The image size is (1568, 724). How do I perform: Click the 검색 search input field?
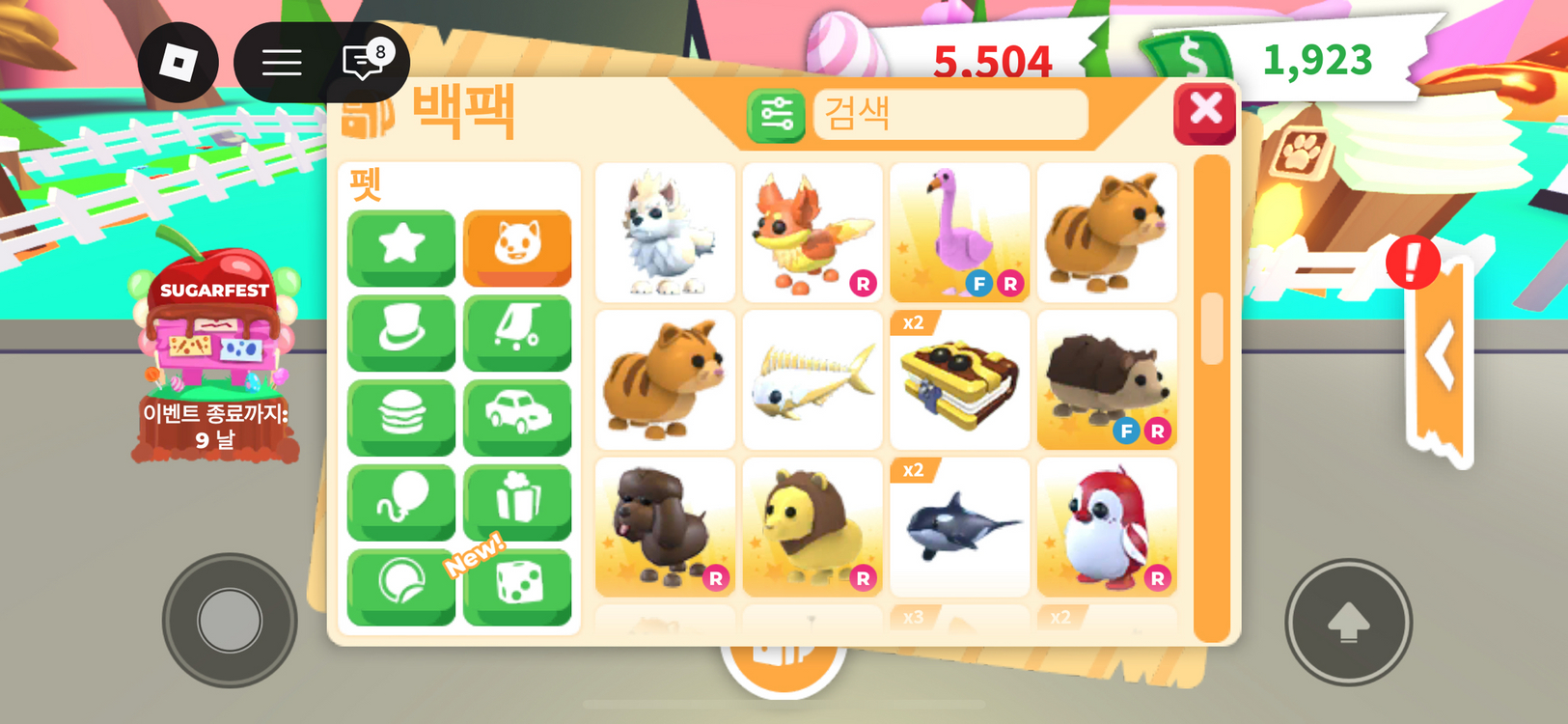950,114
